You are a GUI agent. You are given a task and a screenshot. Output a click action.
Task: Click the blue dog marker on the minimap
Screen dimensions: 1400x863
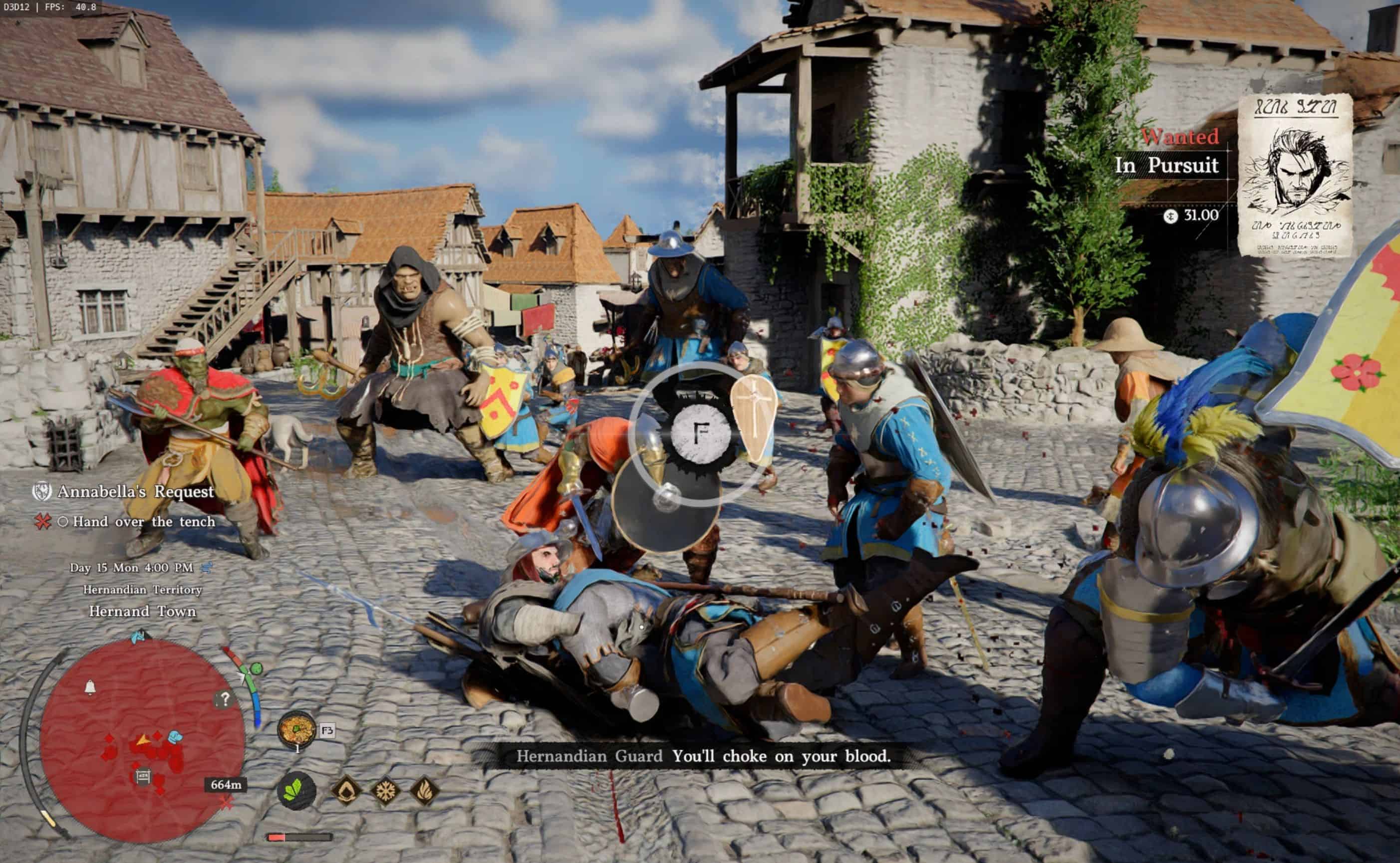point(175,737)
